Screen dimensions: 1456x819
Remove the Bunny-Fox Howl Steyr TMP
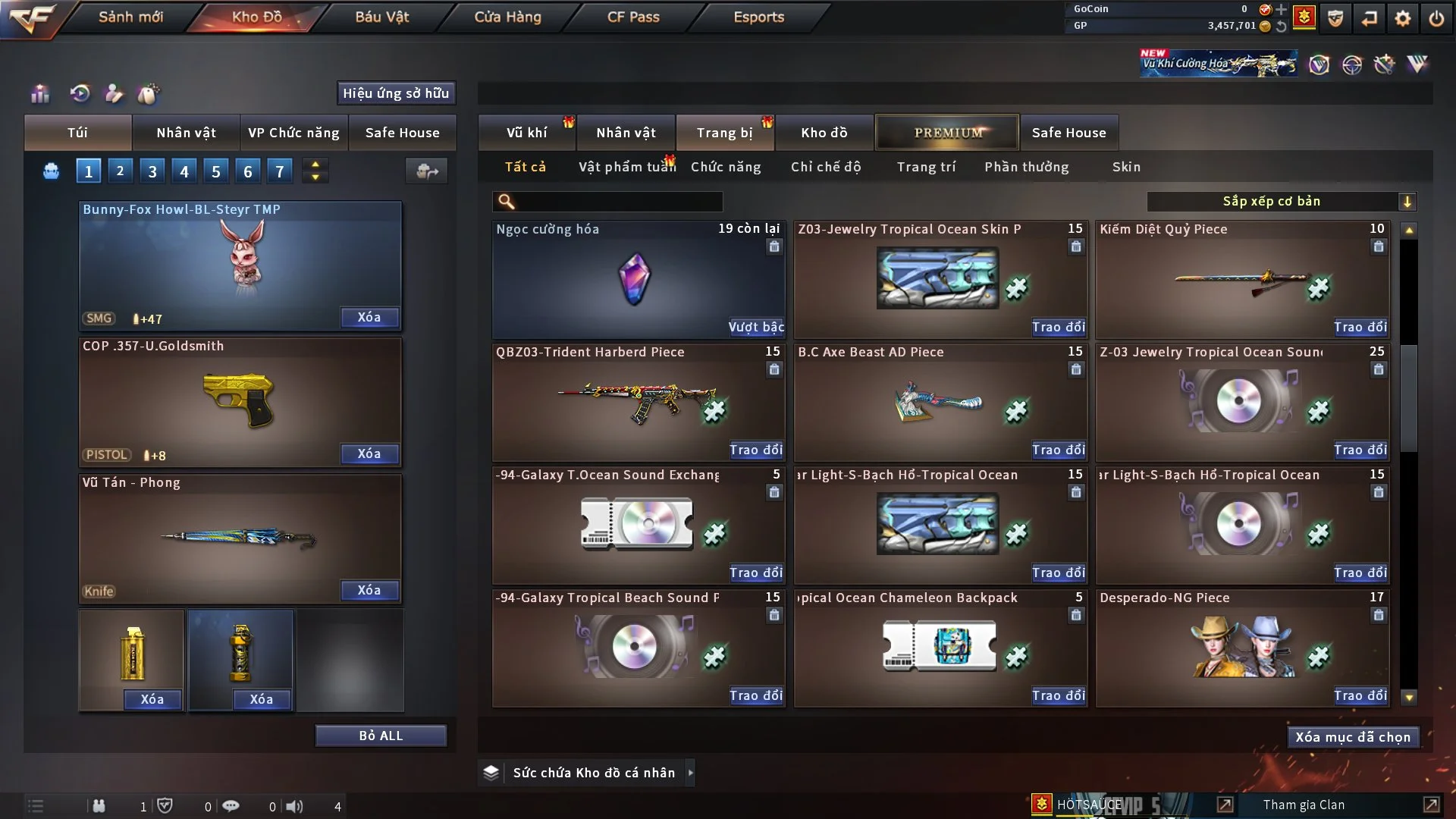click(369, 318)
